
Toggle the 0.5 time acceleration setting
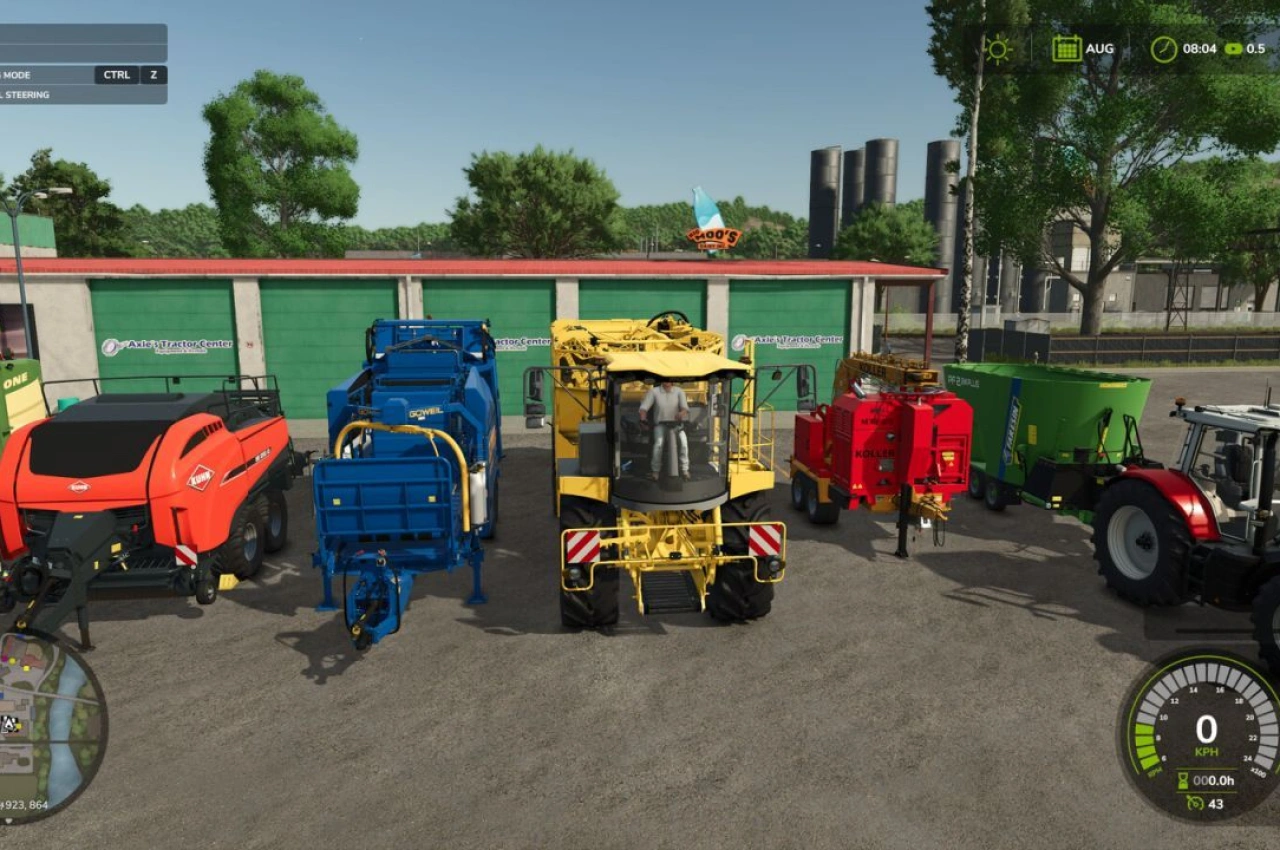click(1256, 47)
